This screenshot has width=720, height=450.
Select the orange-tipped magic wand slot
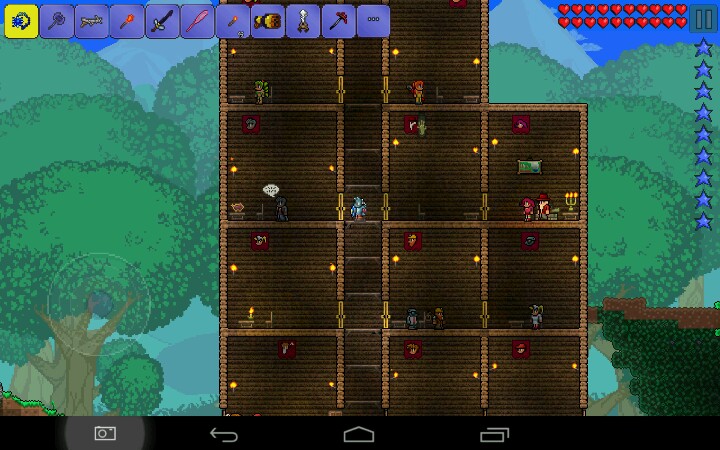click(x=129, y=20)
